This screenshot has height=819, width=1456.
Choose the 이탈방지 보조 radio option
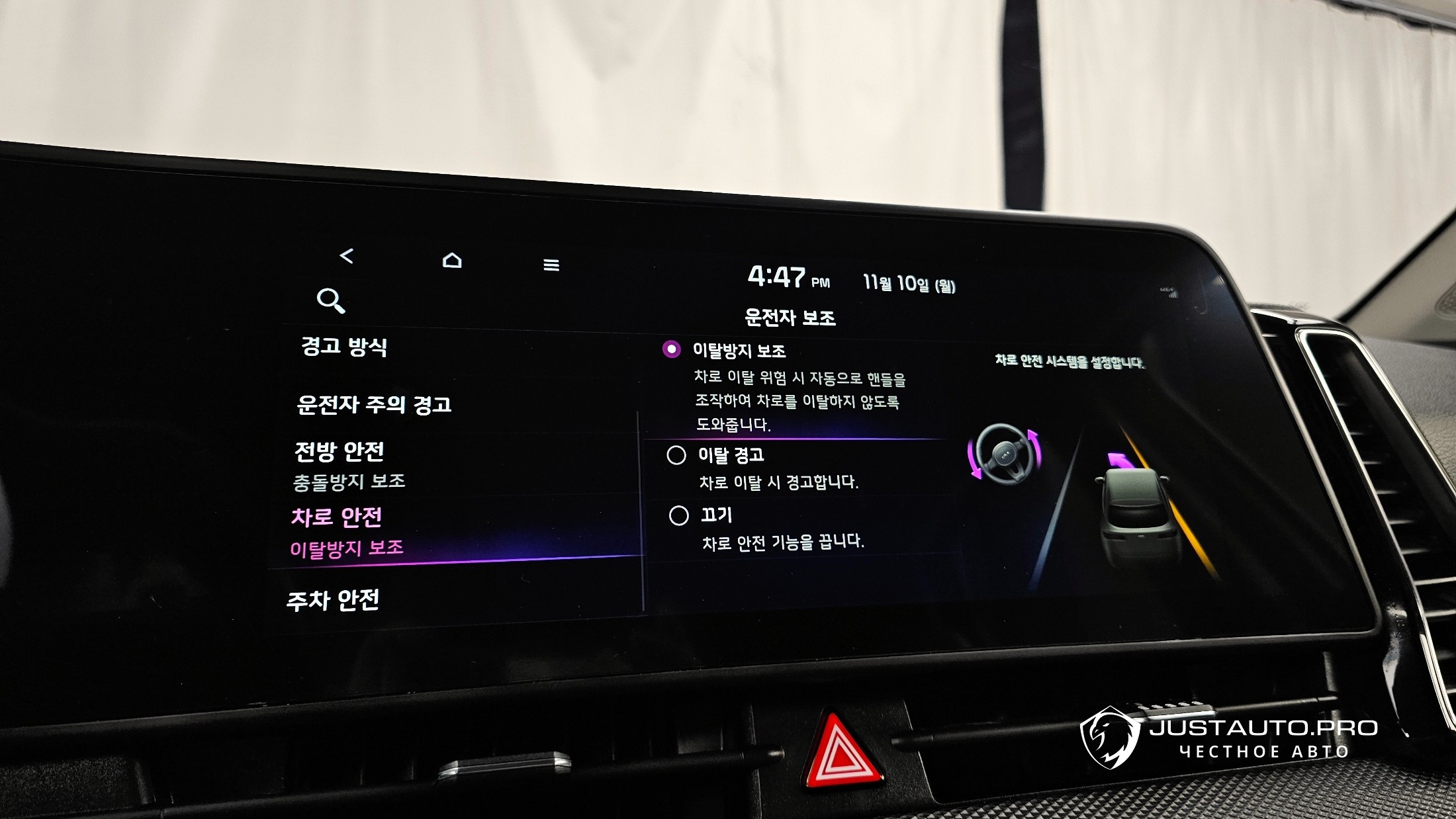coord(672,349)
